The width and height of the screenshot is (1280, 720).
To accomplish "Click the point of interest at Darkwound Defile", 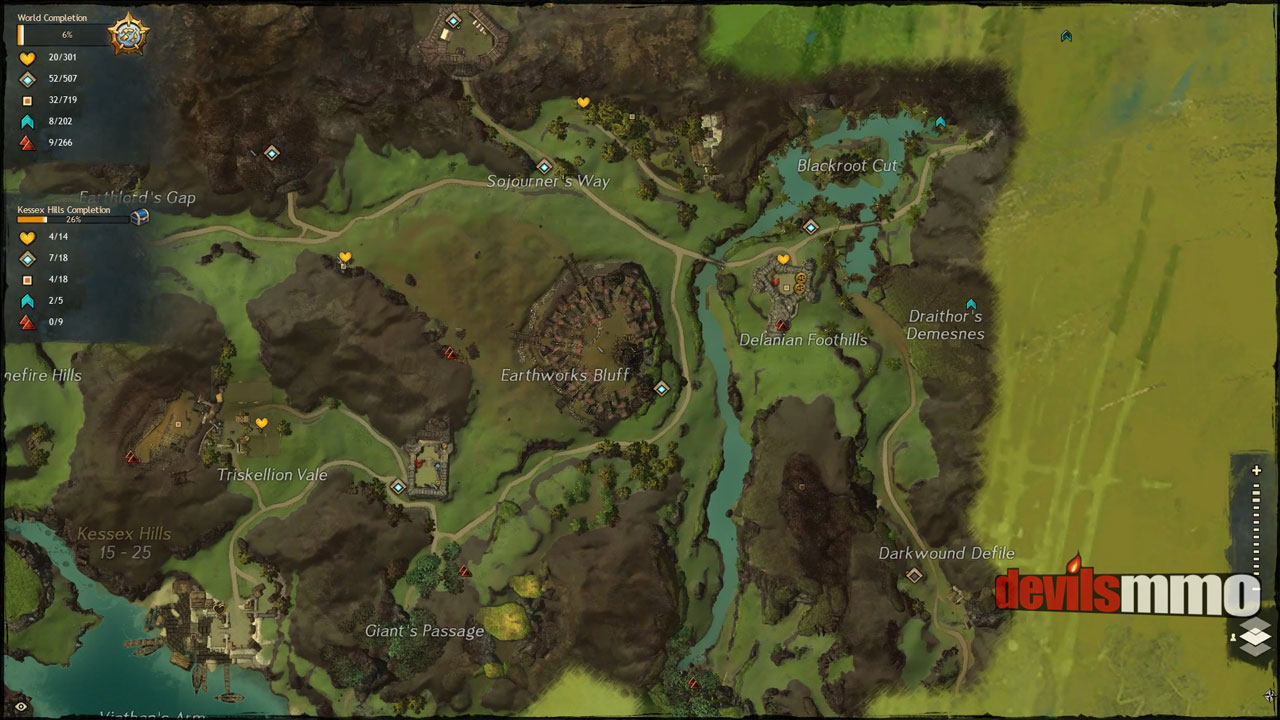I will (913, 574).
